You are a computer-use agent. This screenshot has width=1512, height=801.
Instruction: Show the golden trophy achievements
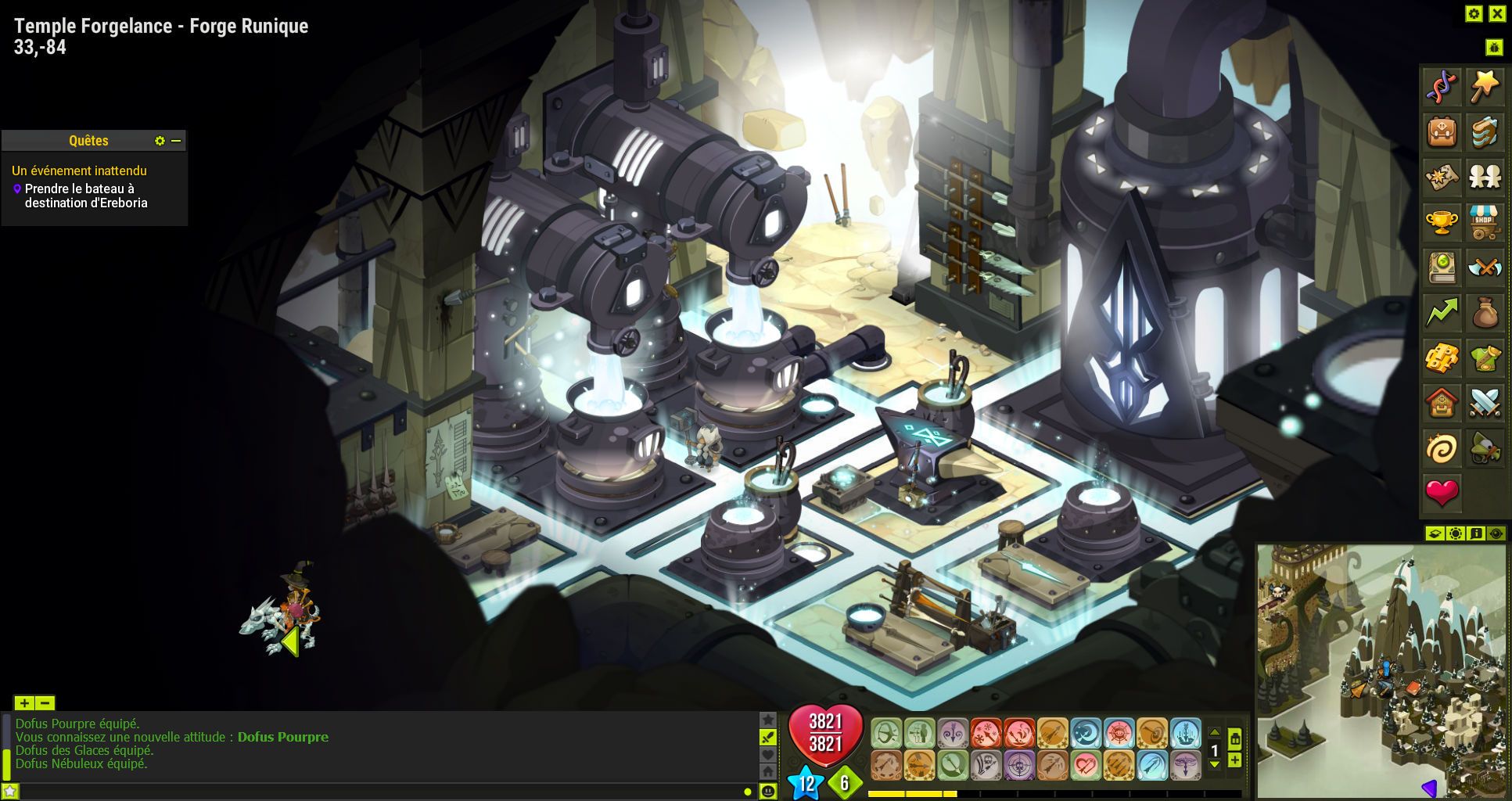pos(1442,223)
